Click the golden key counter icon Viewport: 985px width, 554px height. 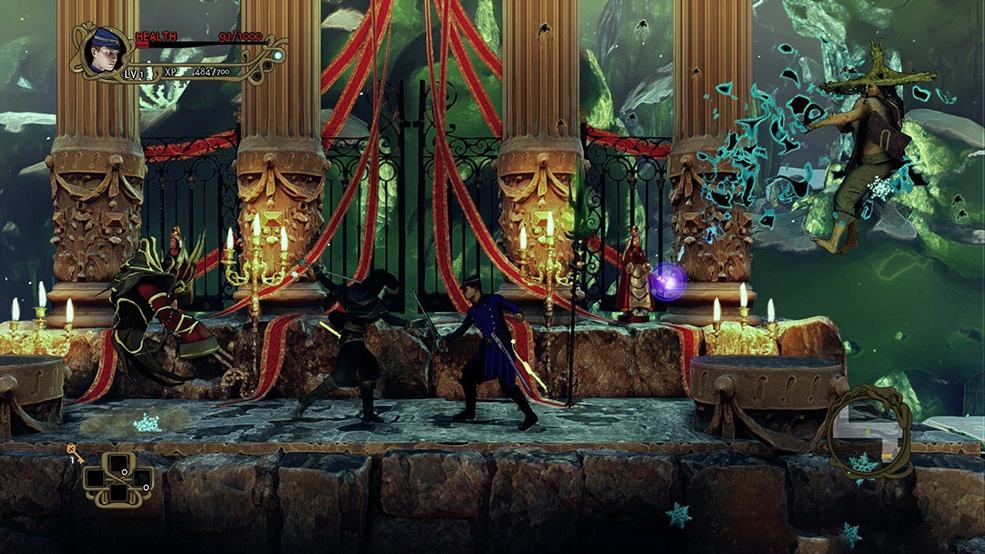[74, 453]
